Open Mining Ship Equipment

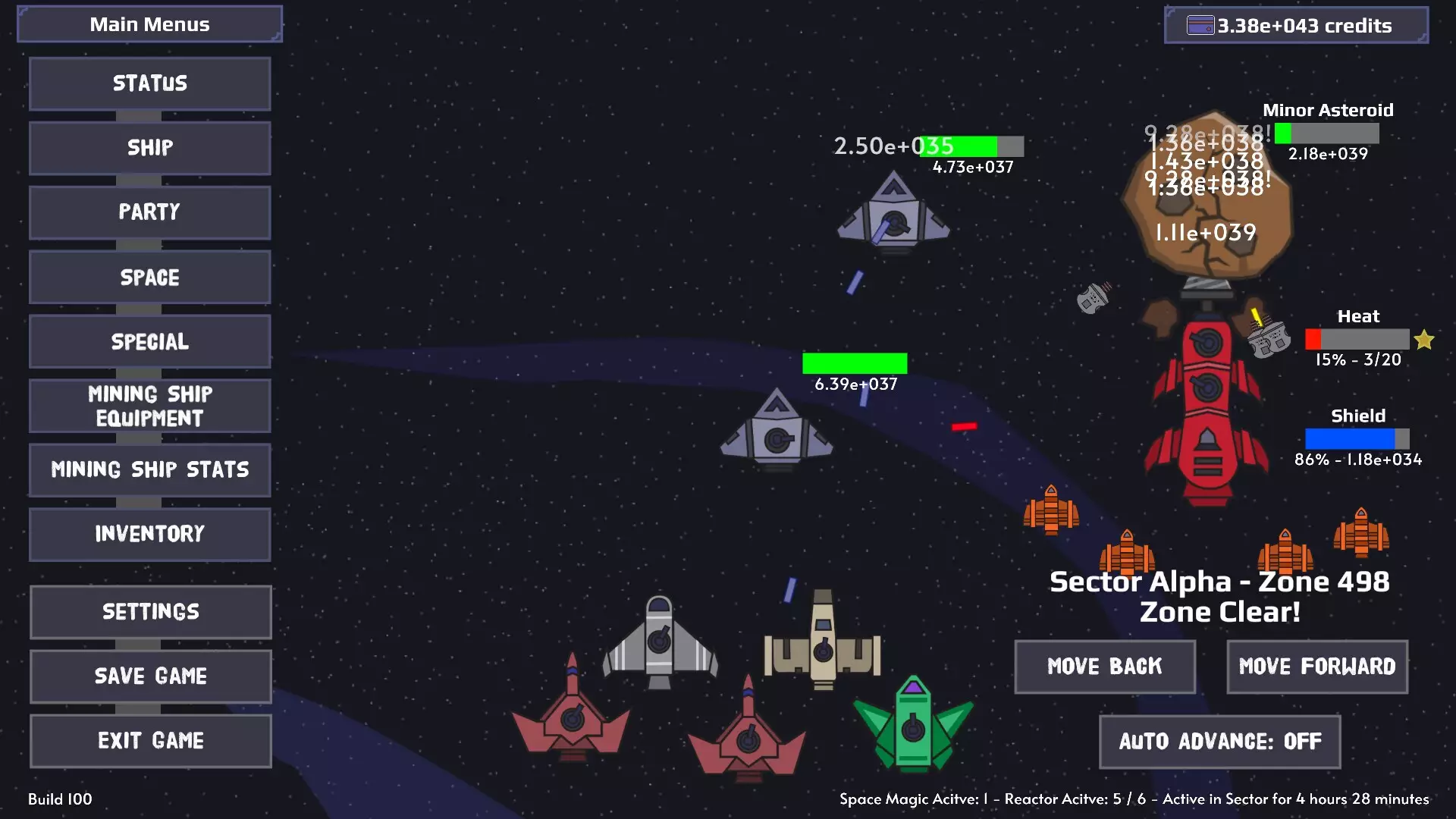[149, 406]
